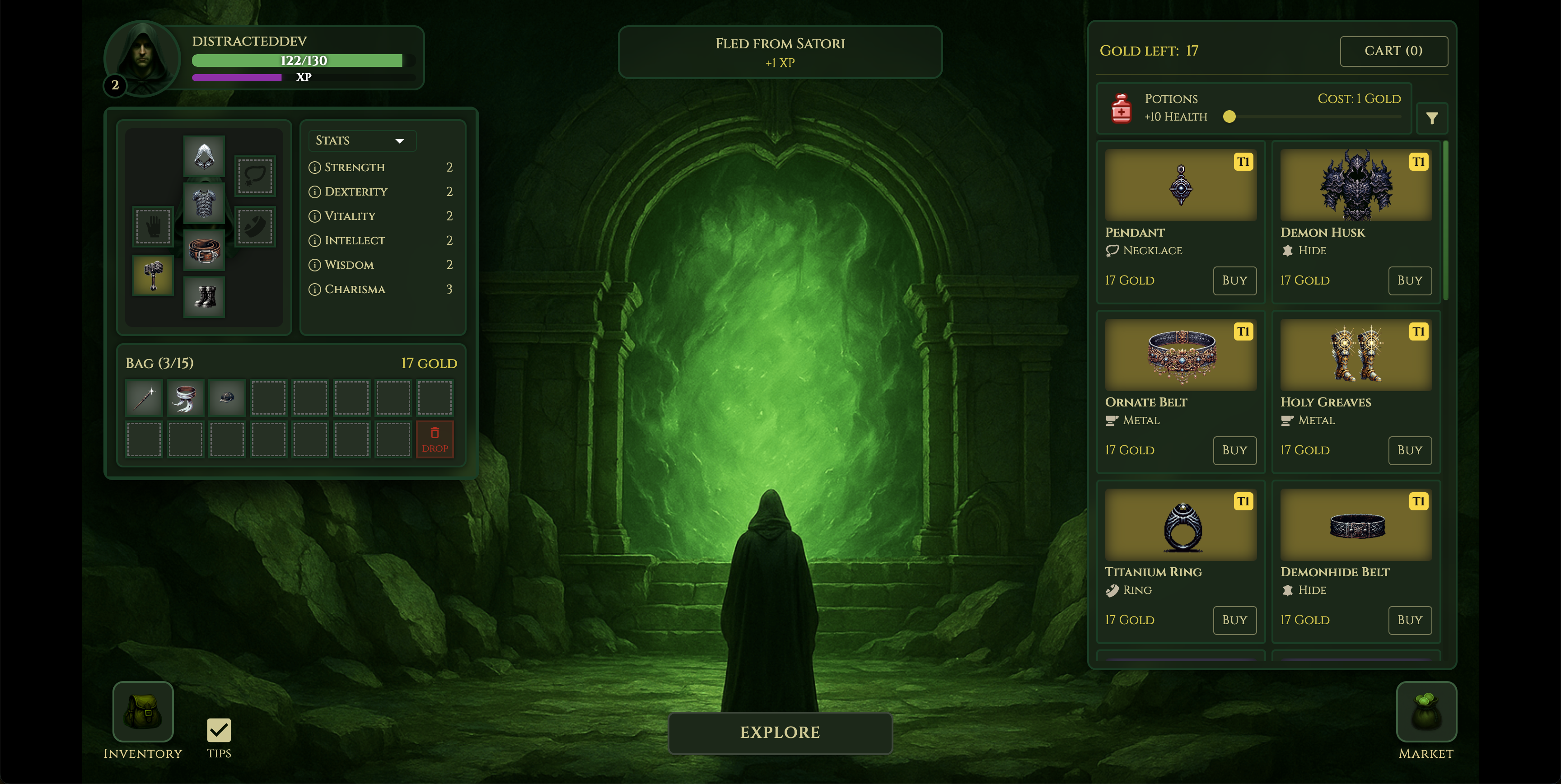The image size is (1561, 784).
Task: Select the wand item in the bag
Action: (144, 398)
